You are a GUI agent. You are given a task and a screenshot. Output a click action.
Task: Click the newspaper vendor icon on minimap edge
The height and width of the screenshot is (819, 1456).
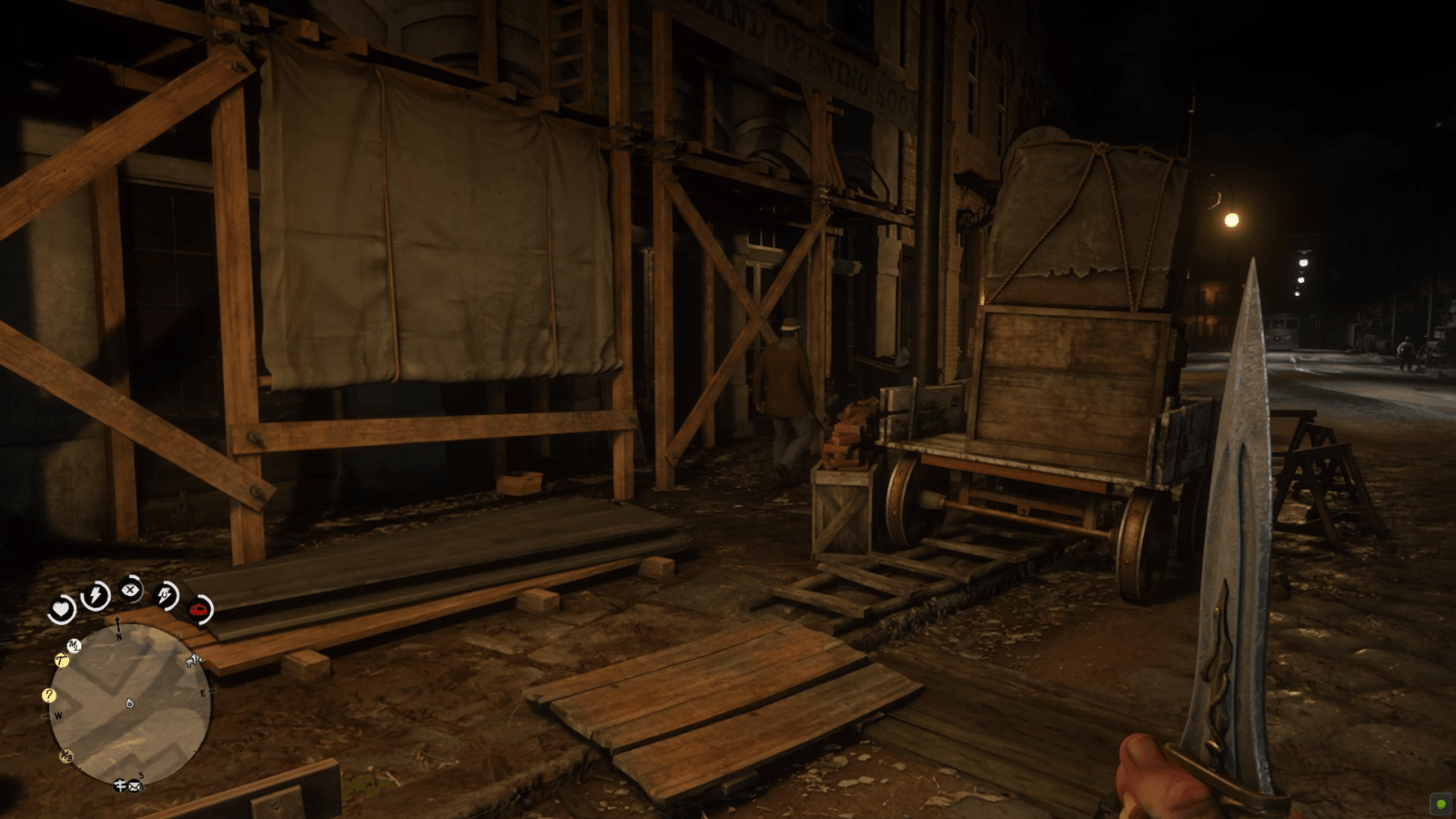tap(193, 661)
